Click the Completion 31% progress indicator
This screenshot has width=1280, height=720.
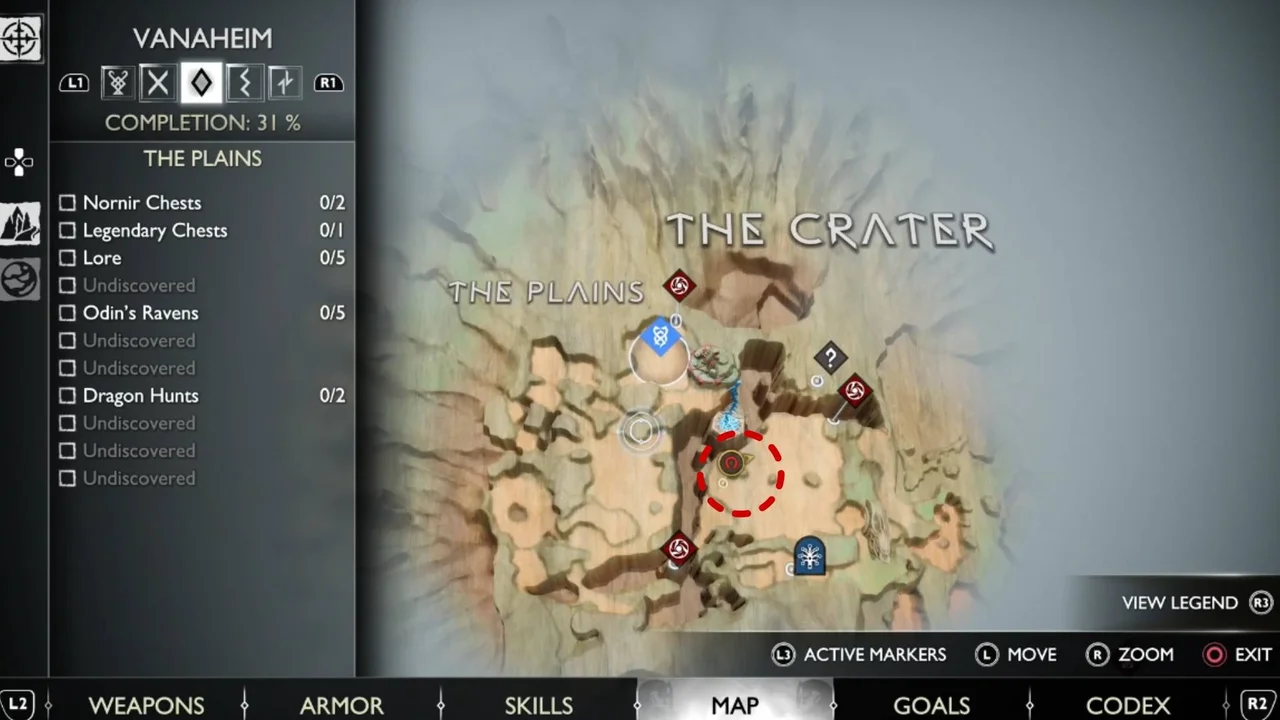203,122
